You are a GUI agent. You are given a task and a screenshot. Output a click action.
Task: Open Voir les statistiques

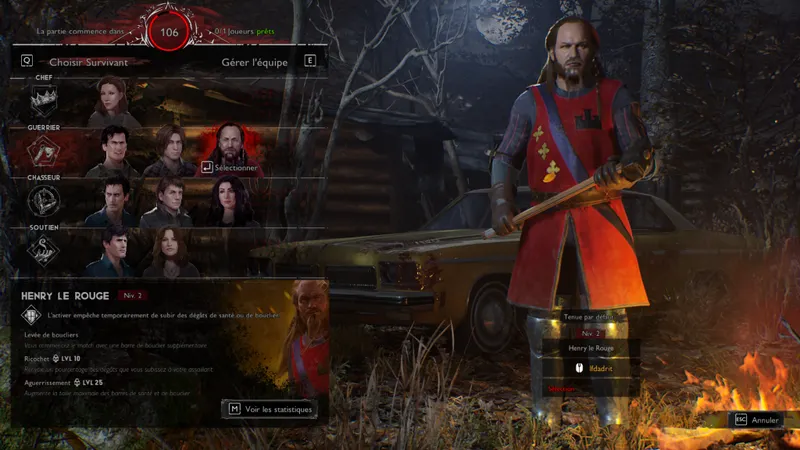click(x=269, y=409)
